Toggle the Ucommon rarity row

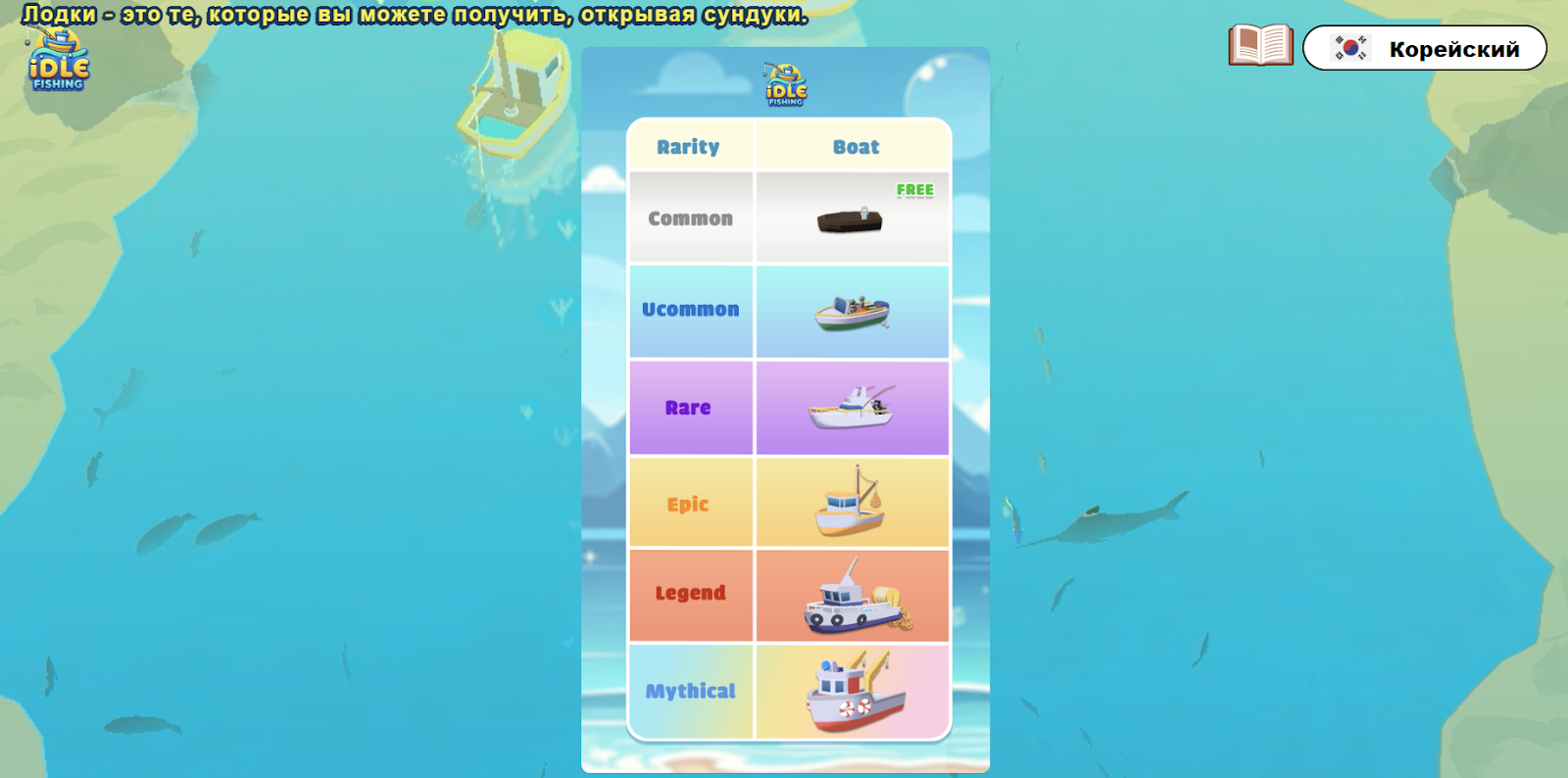tap(691, 309)
